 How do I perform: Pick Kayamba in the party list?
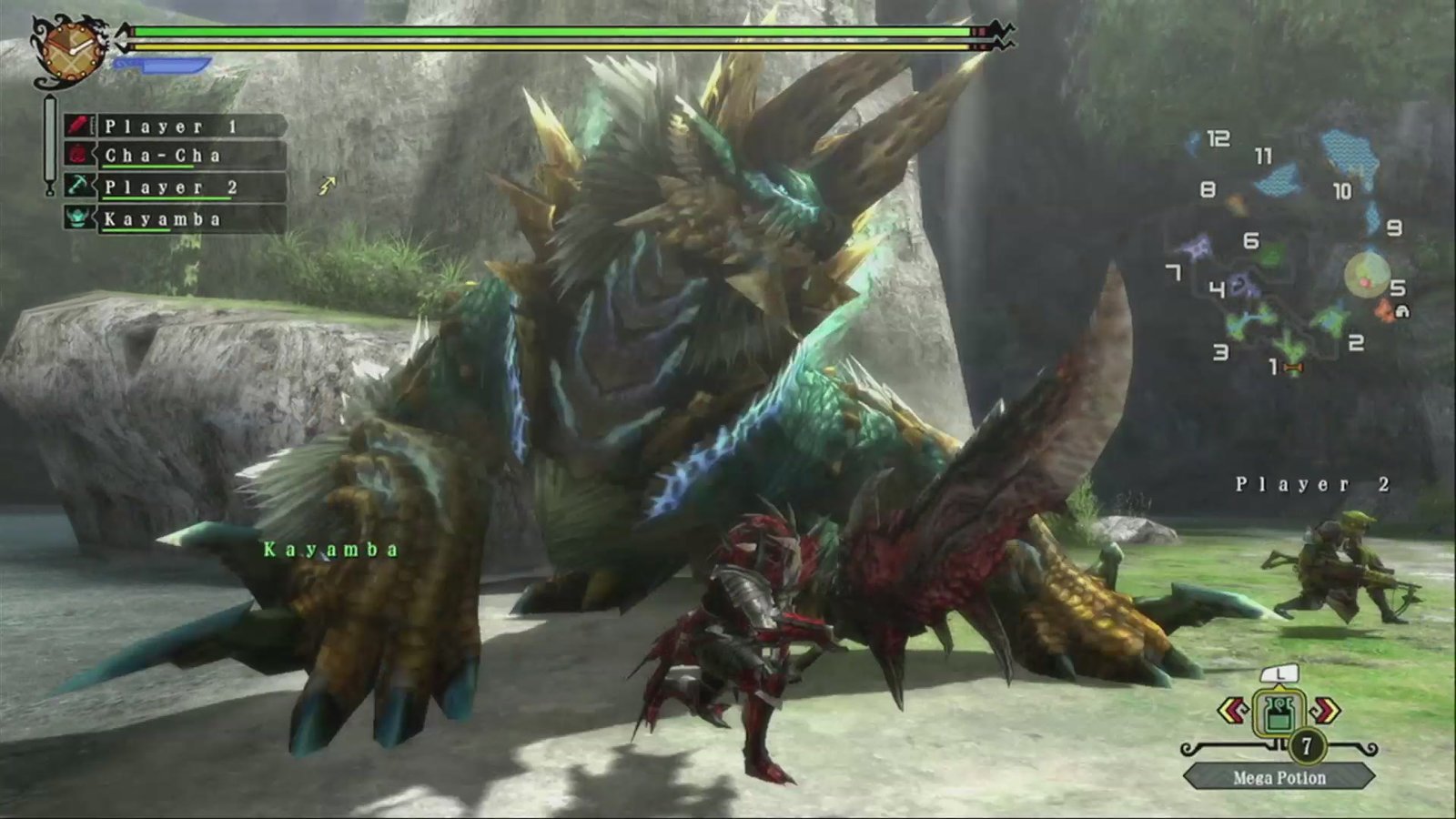click(x=173, y=219)
